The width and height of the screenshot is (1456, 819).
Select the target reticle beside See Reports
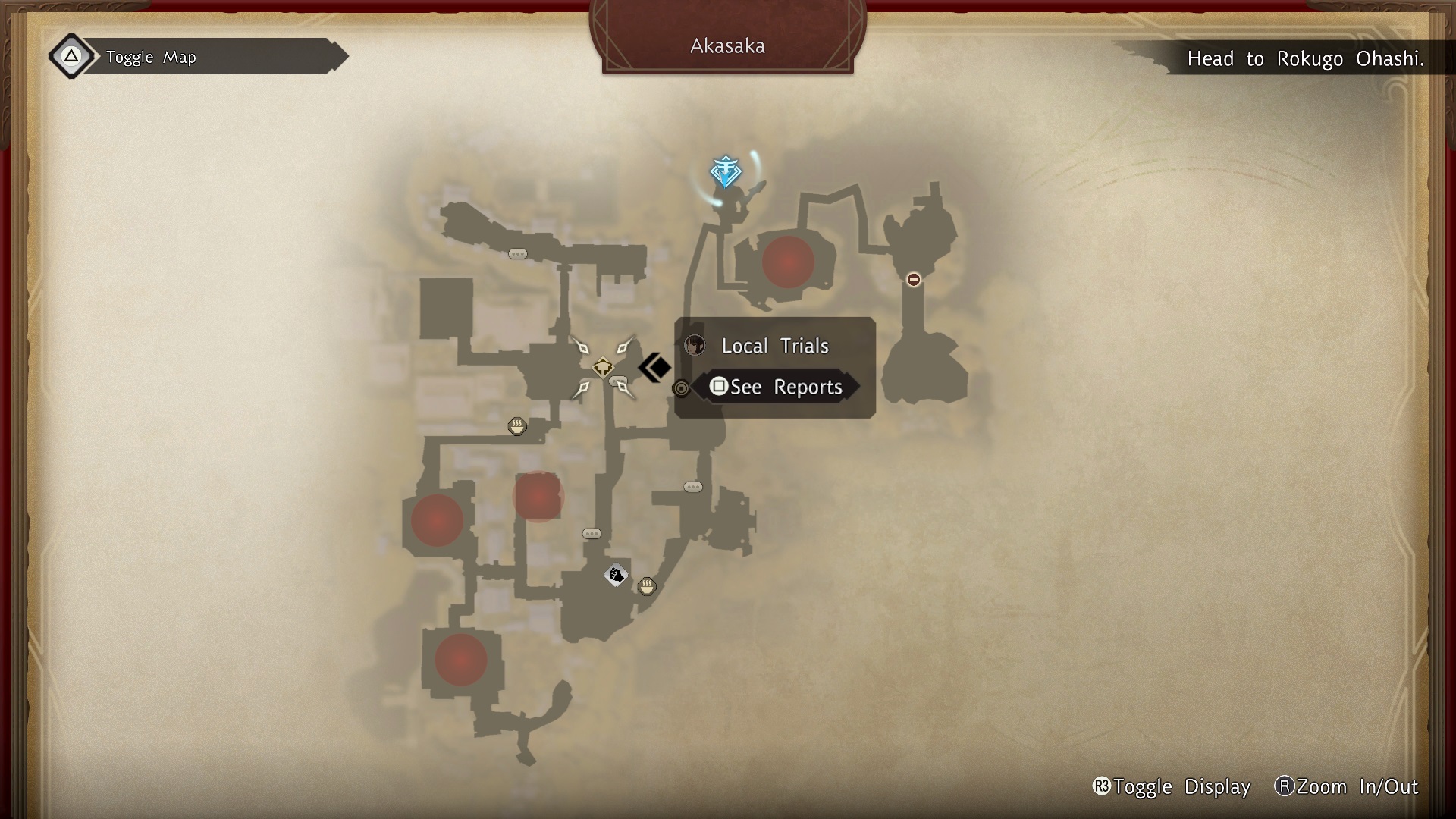pyautogui.click(x=680, y=388)
